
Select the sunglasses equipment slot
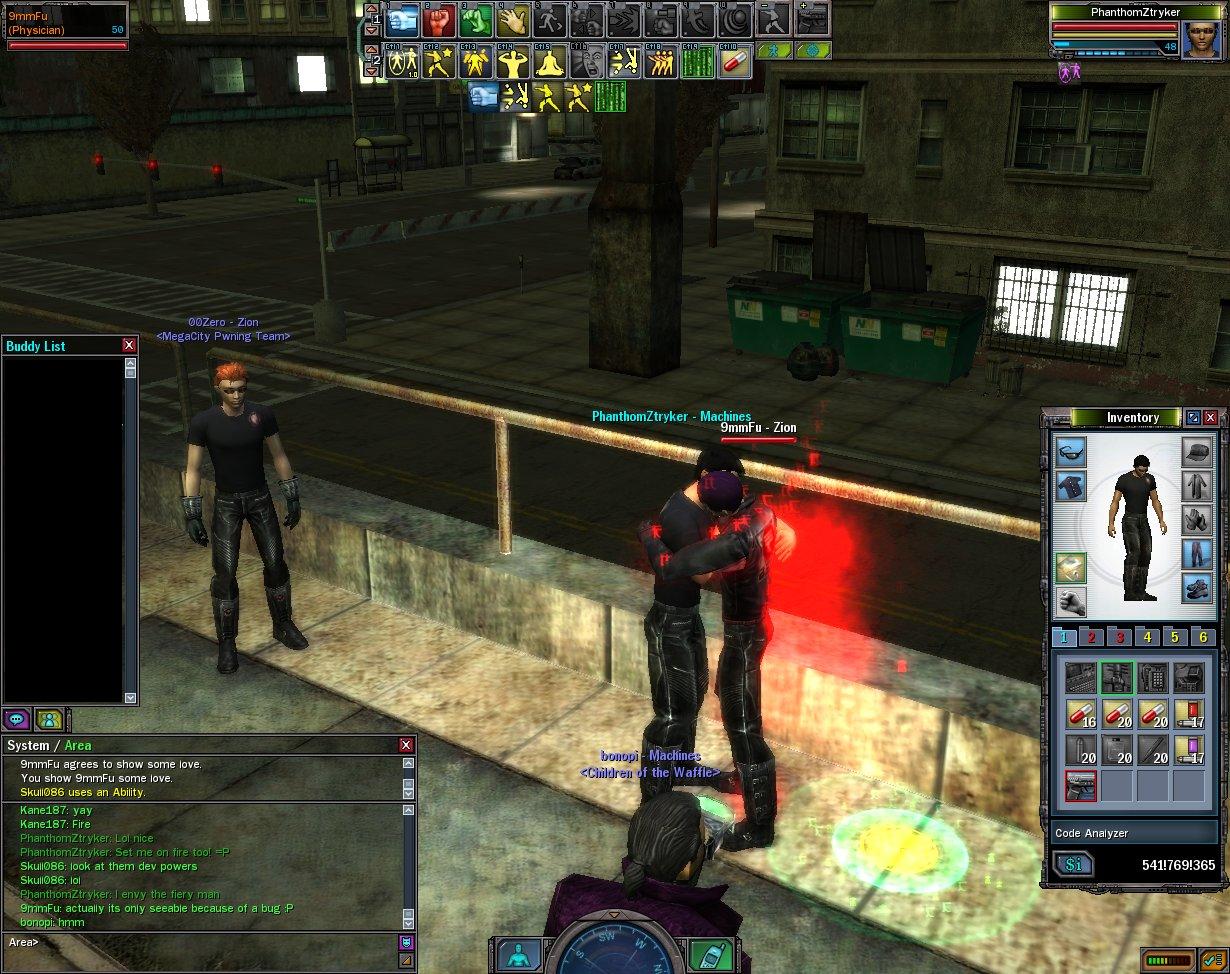(1071, 452)
